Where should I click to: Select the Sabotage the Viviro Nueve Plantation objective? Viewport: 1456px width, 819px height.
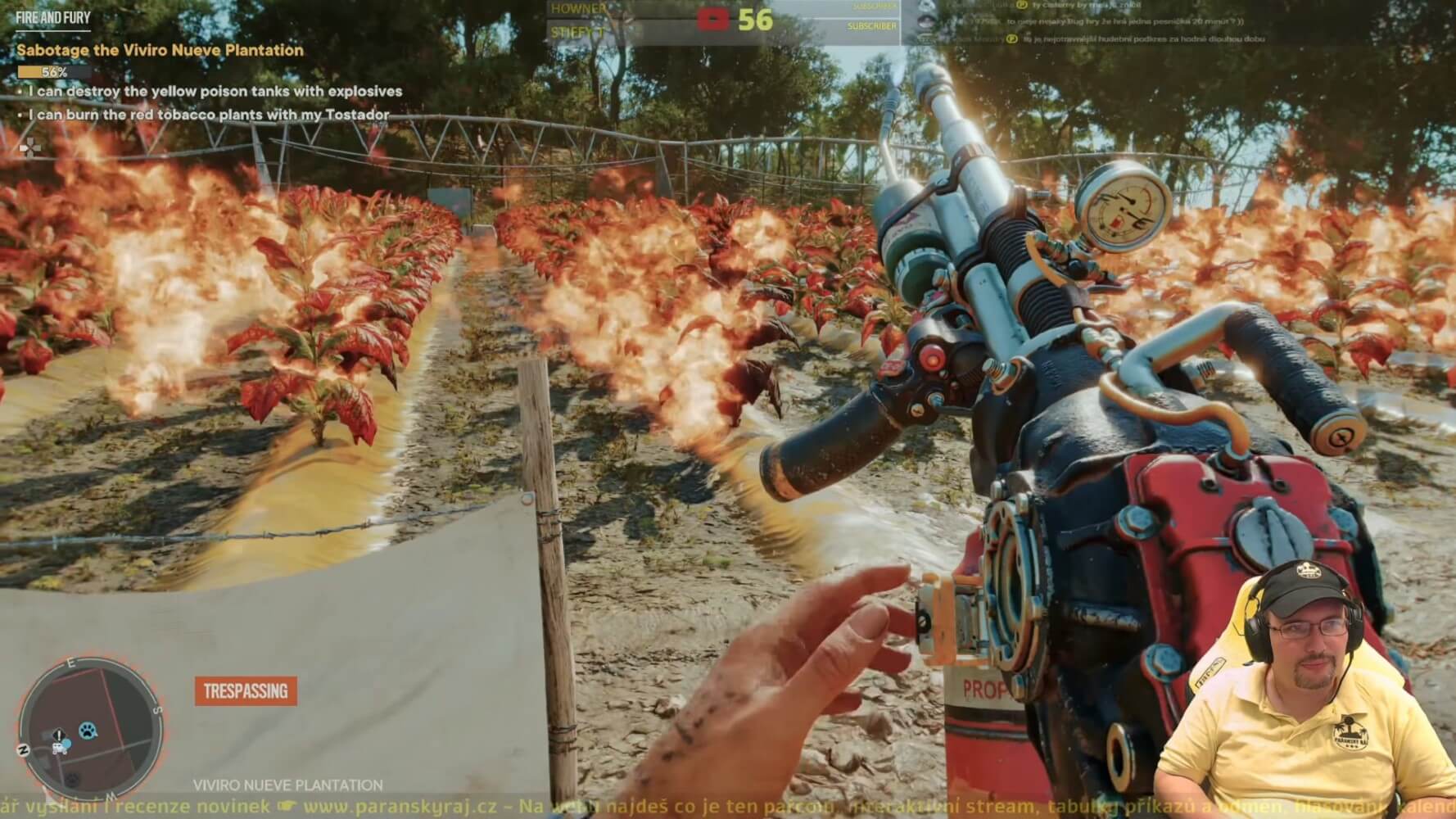(x=161, y=50)
